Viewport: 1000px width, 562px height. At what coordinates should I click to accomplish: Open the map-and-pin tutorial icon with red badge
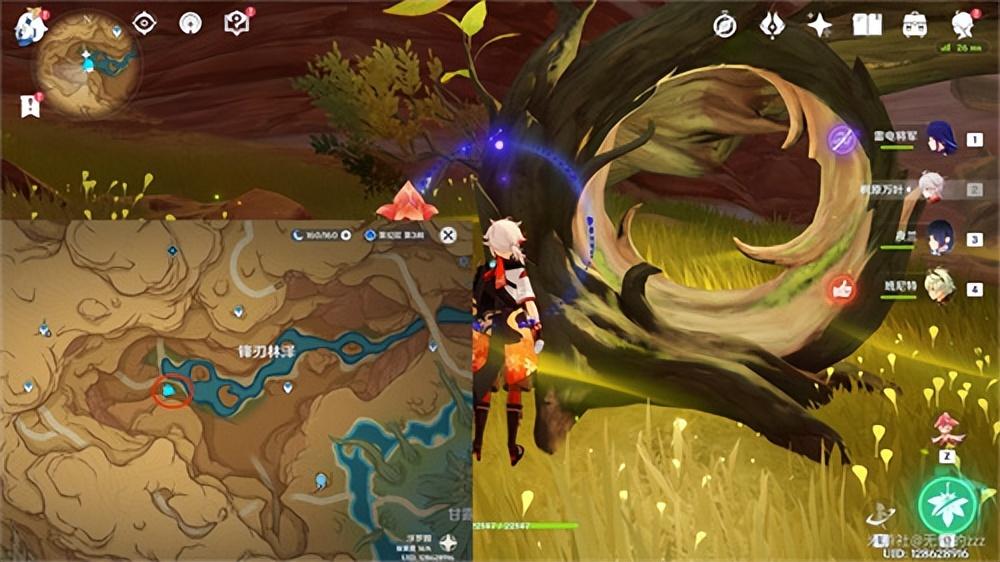[x=237, y=23]
